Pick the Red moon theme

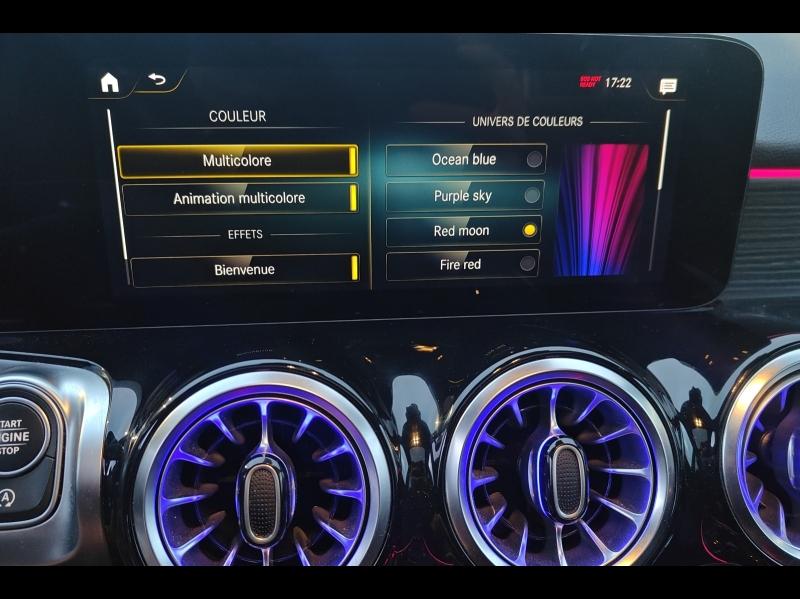tap(463, 231)
